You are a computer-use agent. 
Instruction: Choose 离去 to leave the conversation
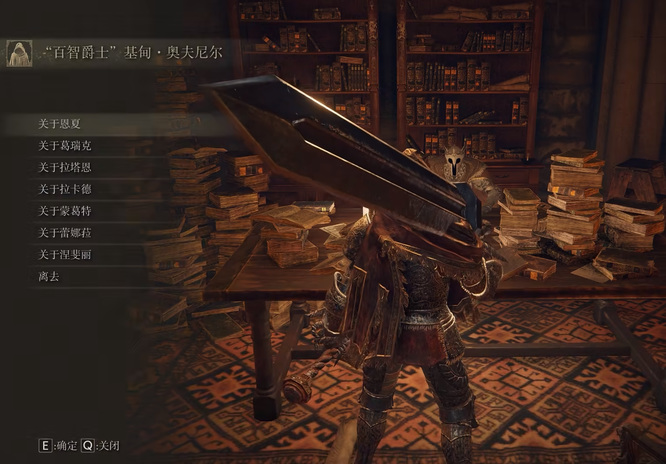pos(49,276)
